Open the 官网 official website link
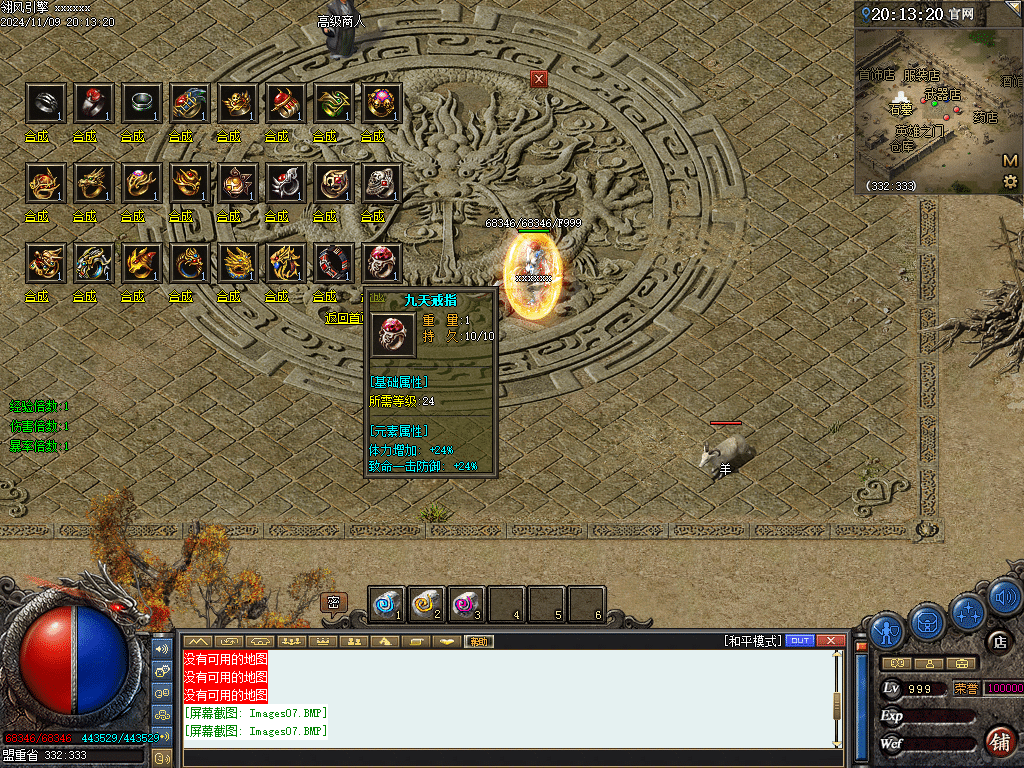 tap(963, 14)
